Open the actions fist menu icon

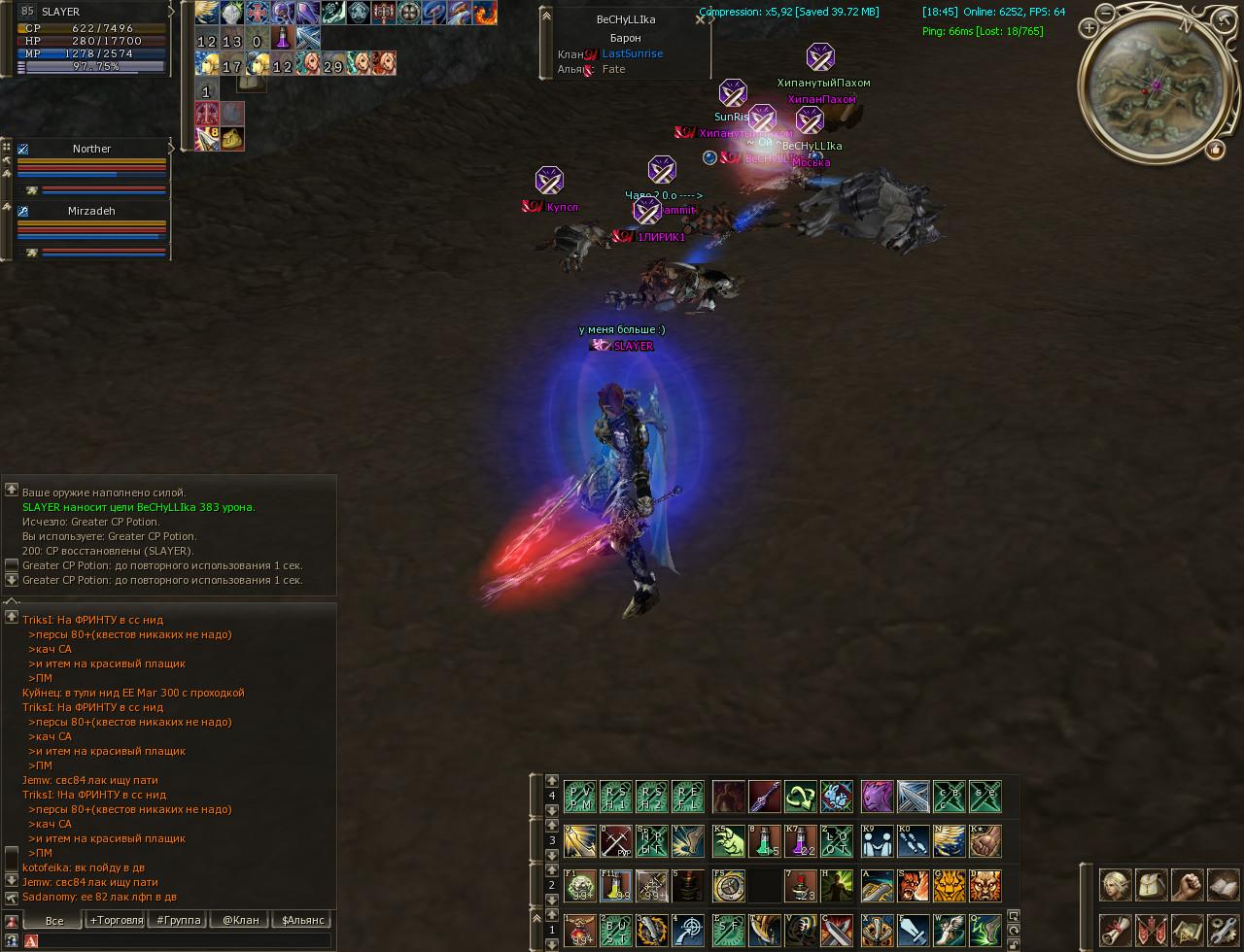[x=1188, y=885]
